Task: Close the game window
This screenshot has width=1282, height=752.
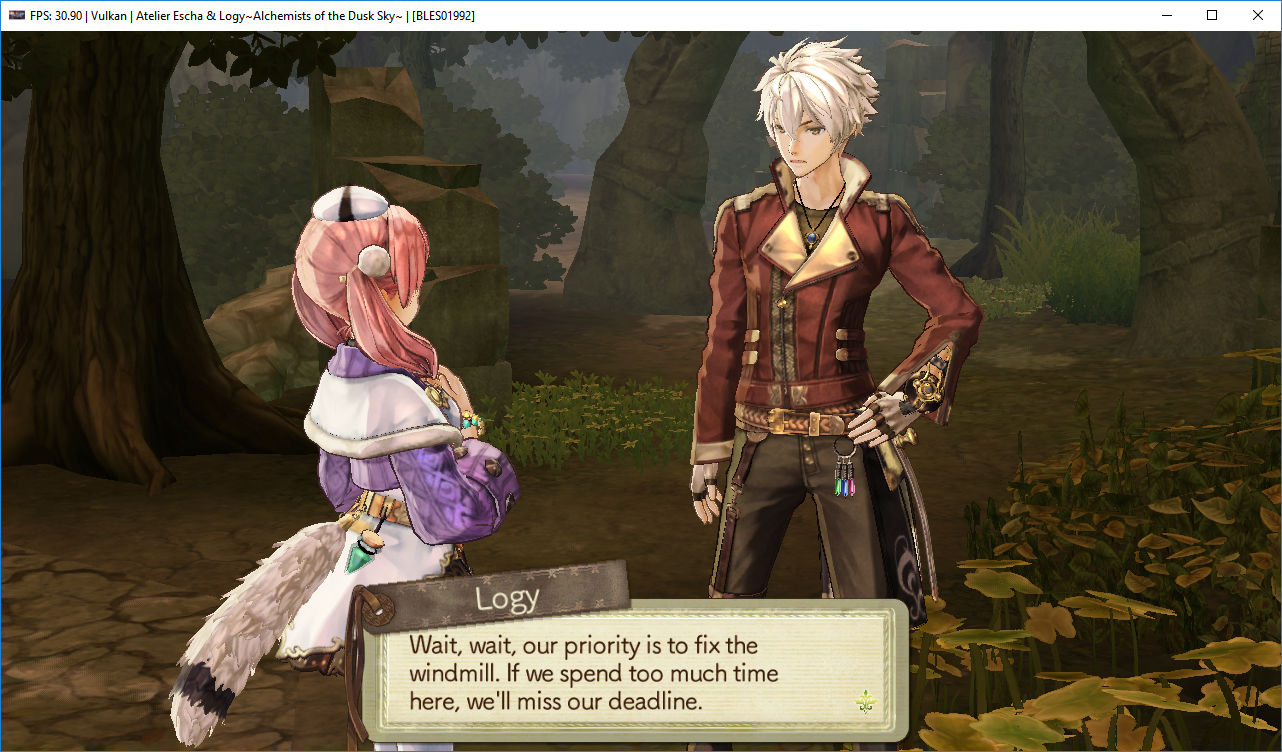Action: coord(1258,15)
